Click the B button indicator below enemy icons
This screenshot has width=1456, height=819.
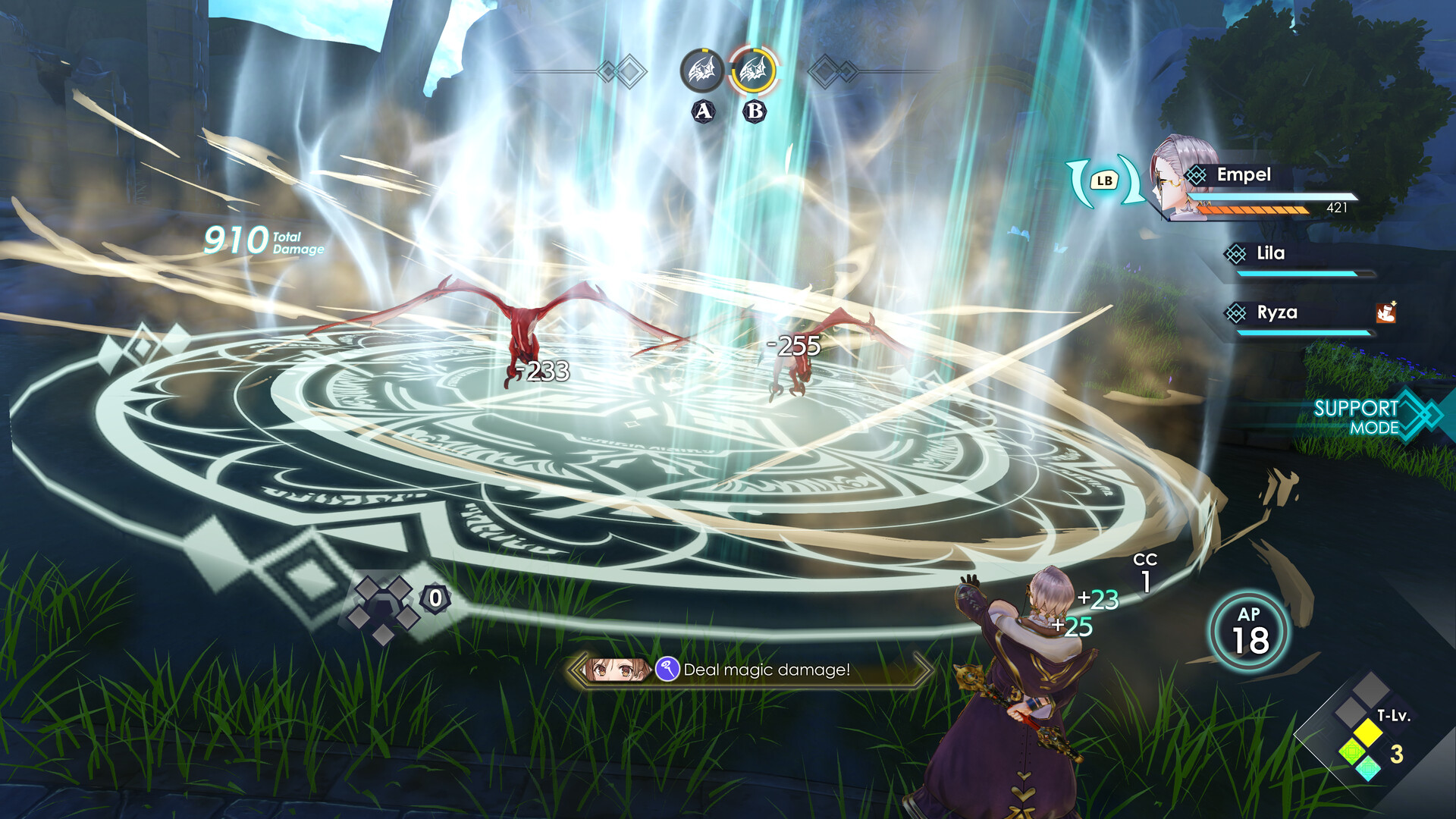755,110
